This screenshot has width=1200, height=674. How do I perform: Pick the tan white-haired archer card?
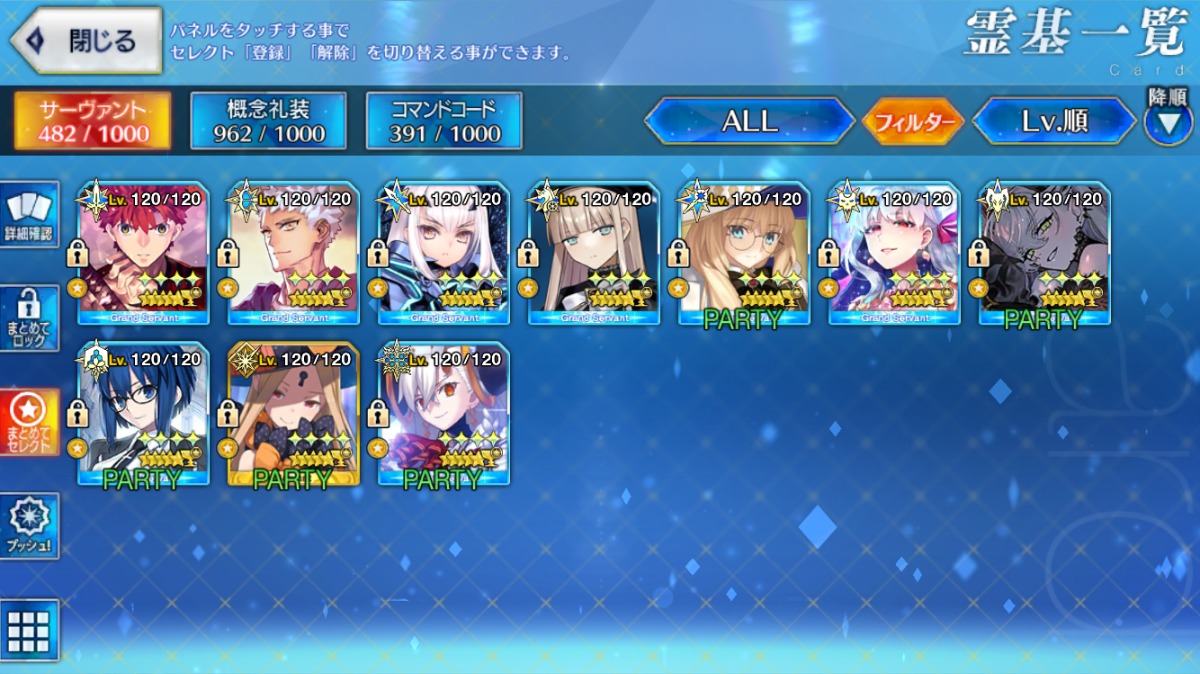tap(293, 253)
